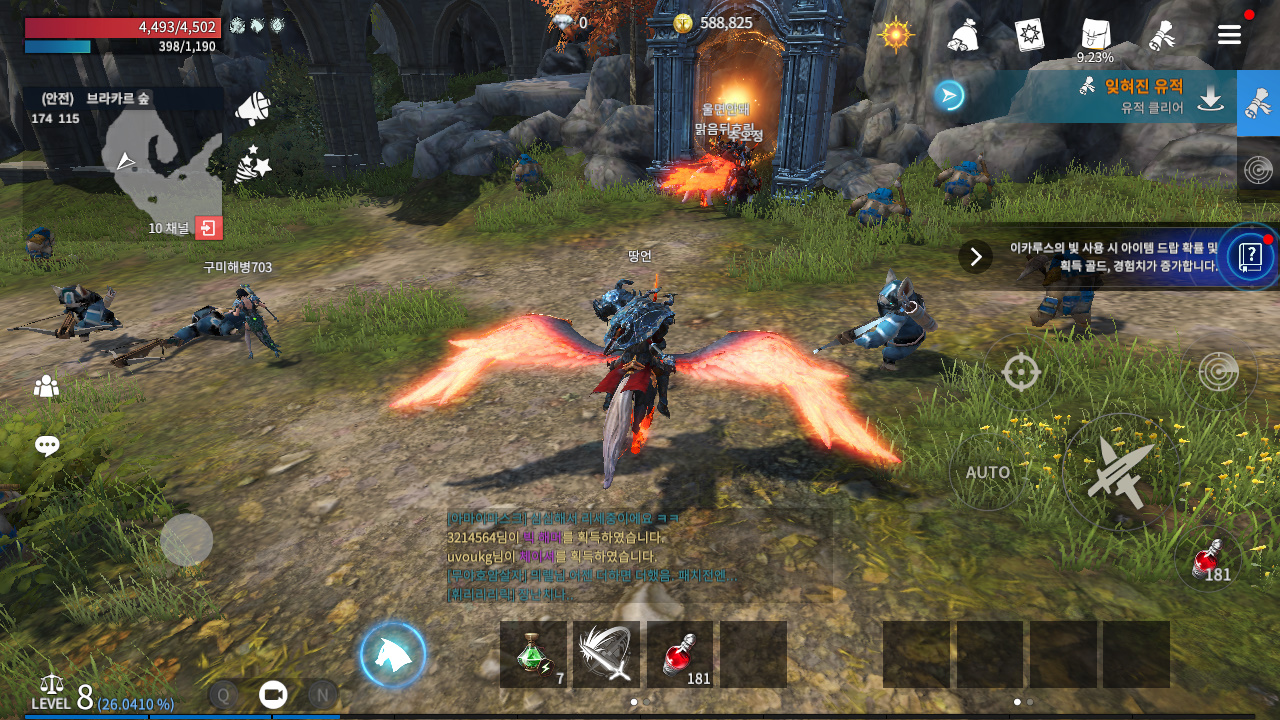Toggle AUTO combat mode
Viewport: 1280px width, 720px height.
click(x=988, y=472)
